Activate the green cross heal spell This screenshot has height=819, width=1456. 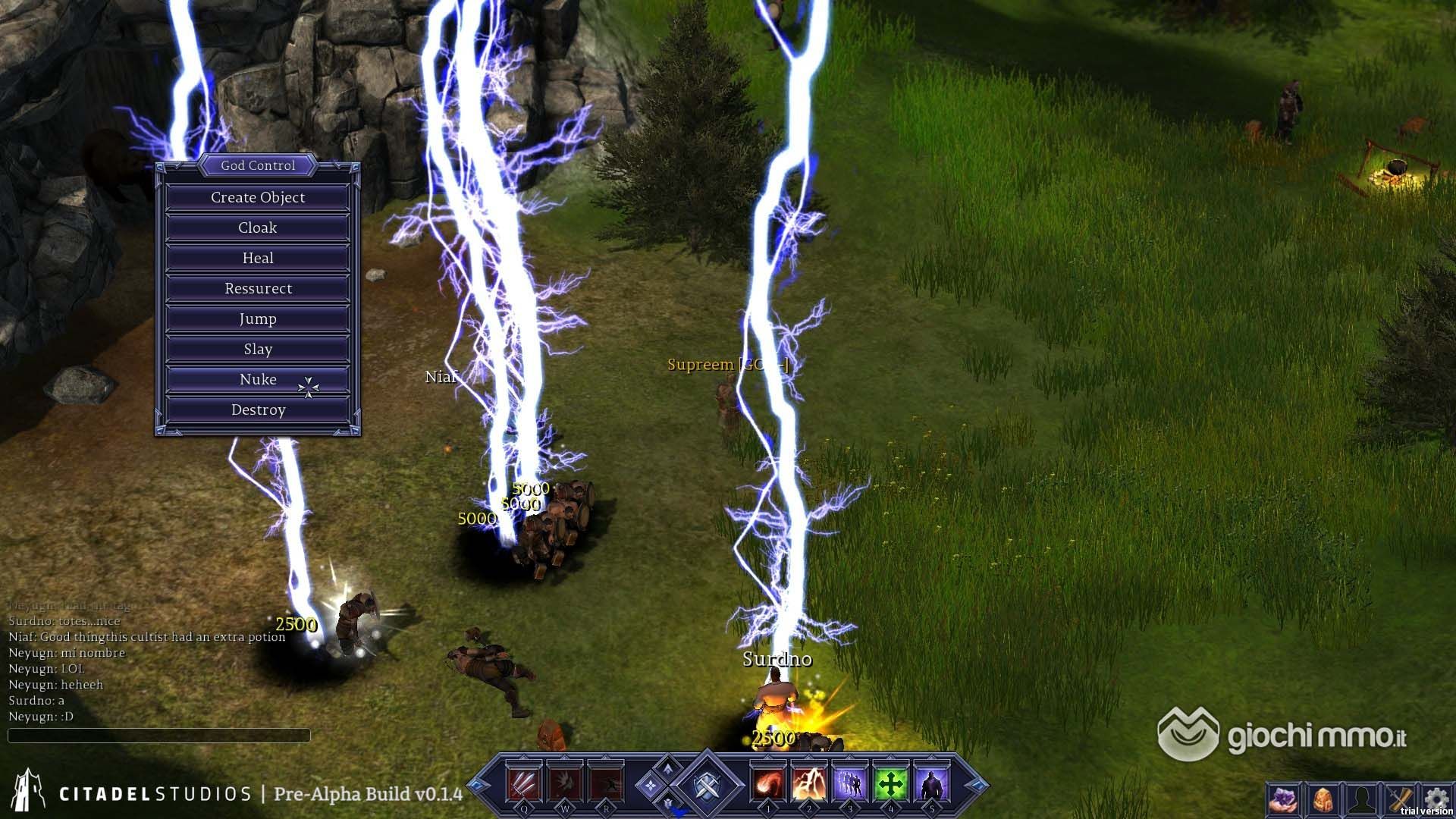tap(891, 782)
